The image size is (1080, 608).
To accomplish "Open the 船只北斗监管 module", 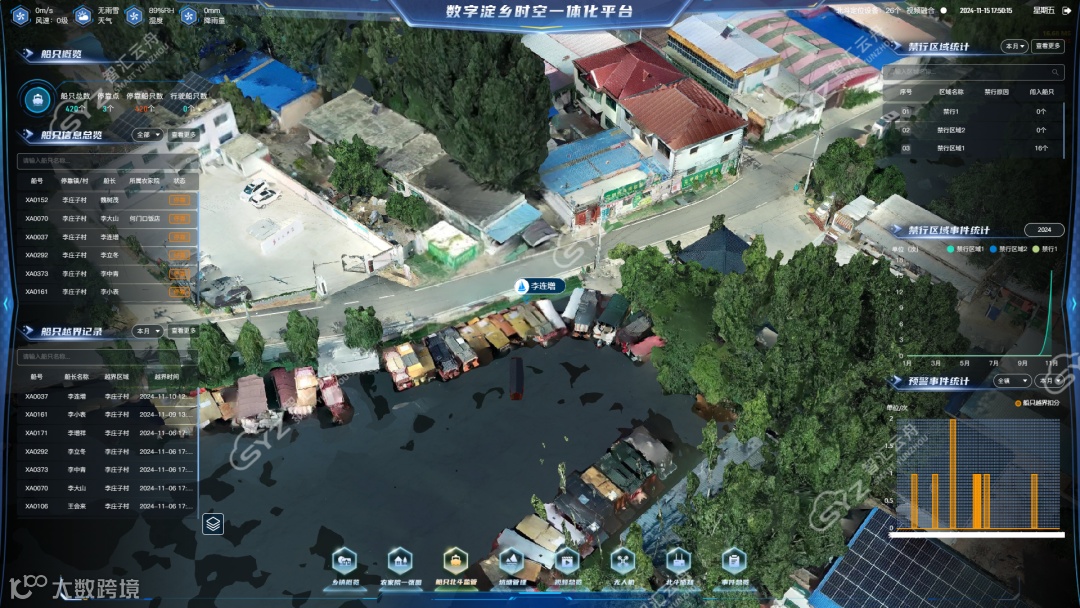I will (x=456, y=562).
